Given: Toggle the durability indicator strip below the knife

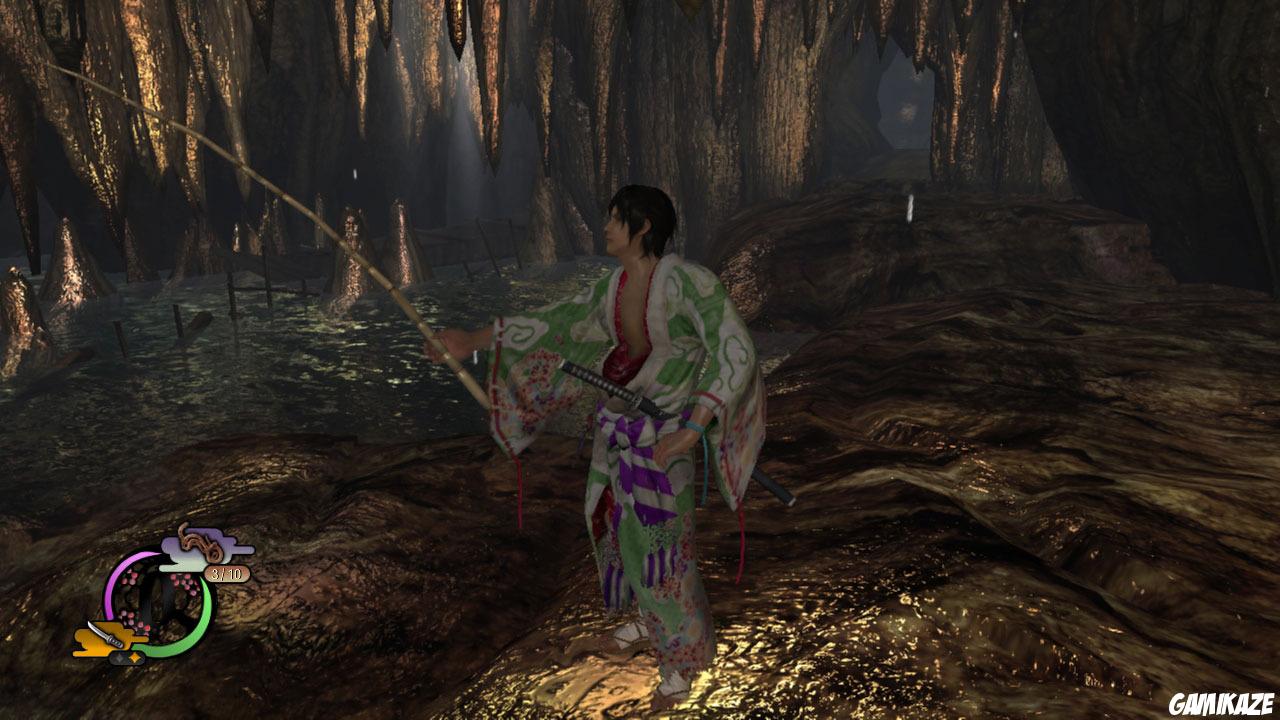Looking at the screenshot, I should [x=126, y=658].
